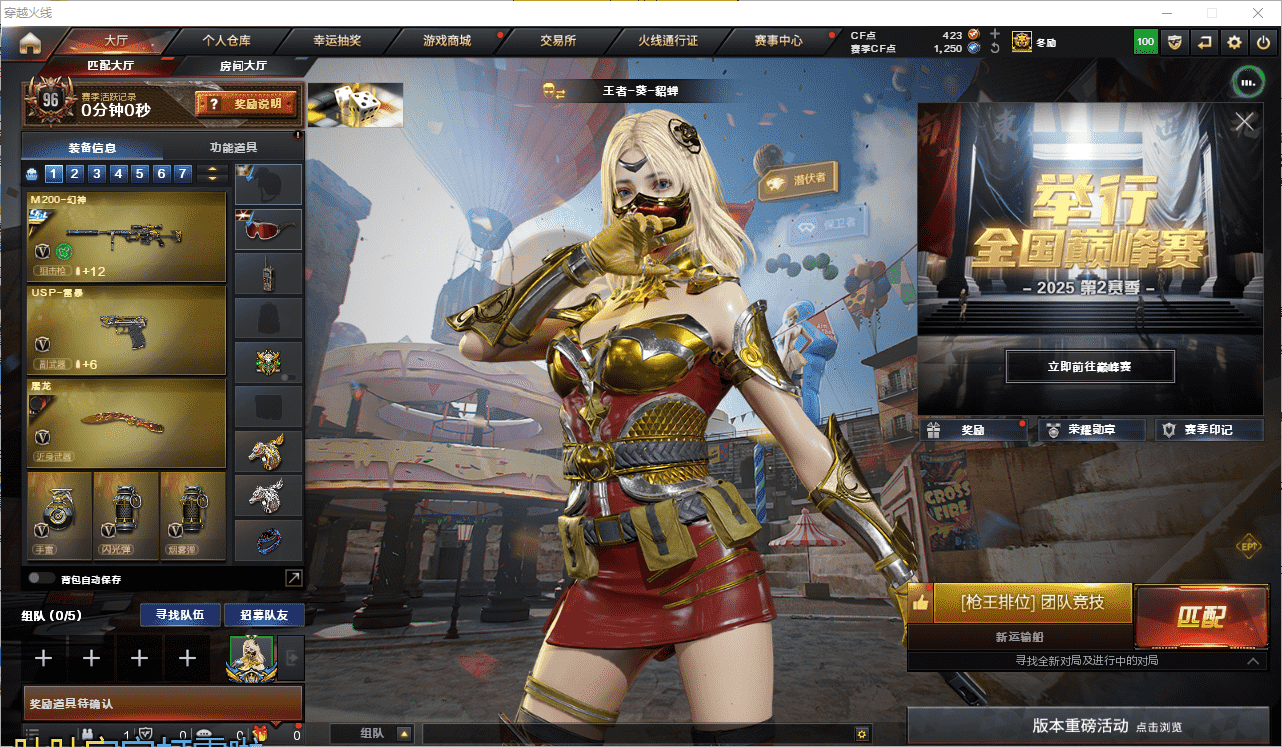This screenshot has height=747, width=1282.
Task: Select the USP pistol slot
Action: [127, 330]
